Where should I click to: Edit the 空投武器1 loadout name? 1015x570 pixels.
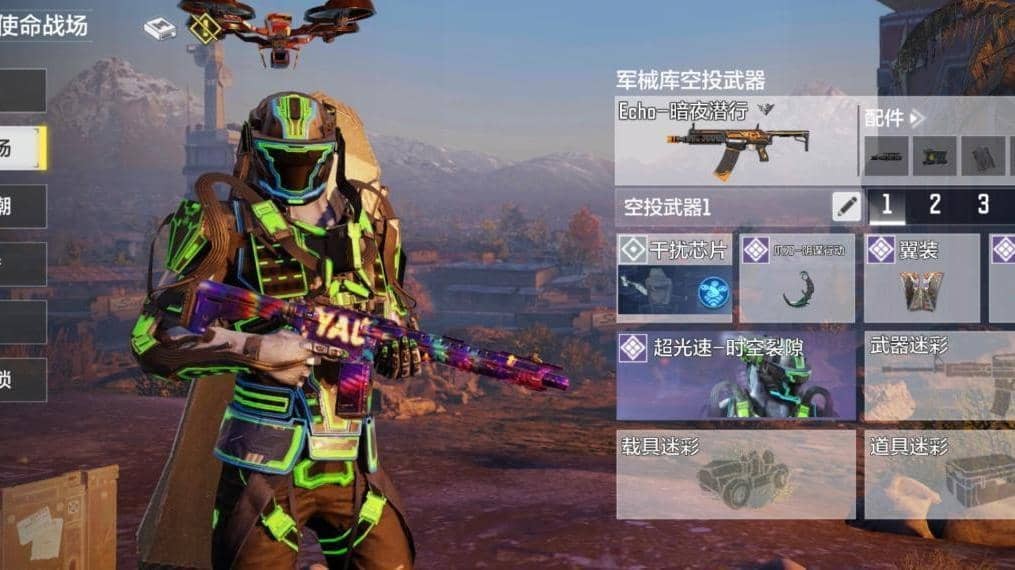point(846,207)
